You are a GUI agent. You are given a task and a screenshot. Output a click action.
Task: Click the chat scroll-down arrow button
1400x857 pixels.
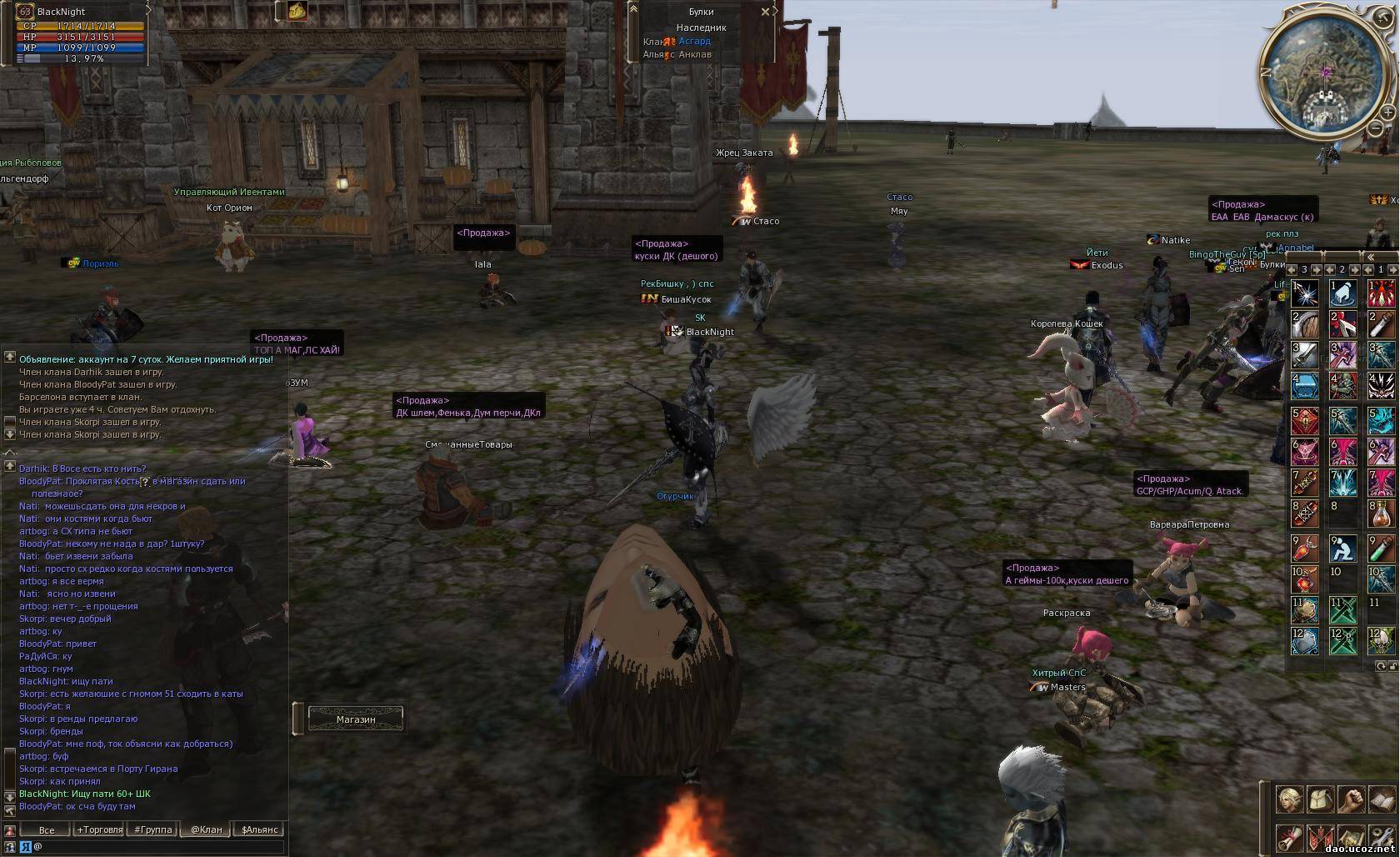click(9, 797)
